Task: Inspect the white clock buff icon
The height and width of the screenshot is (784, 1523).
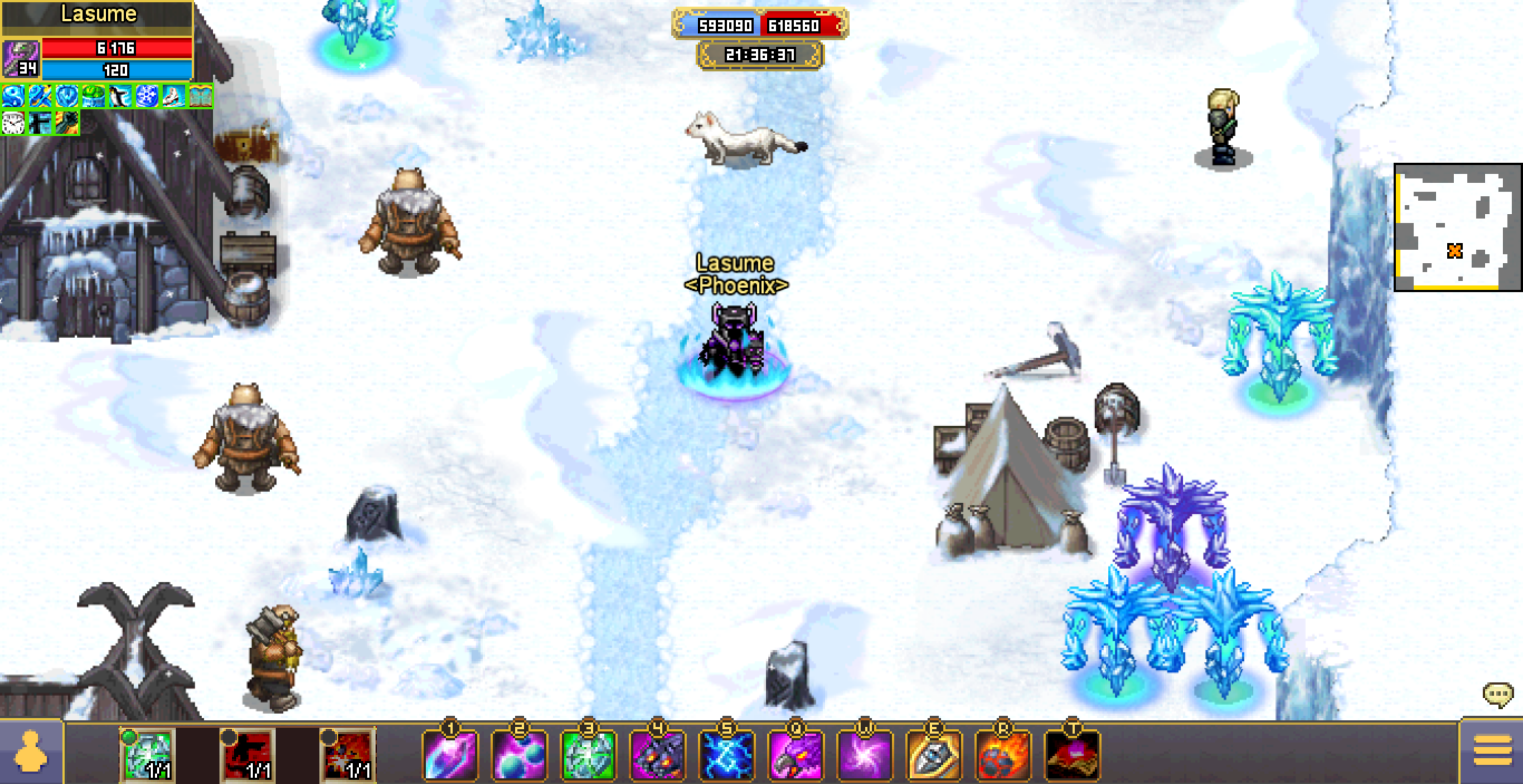Action: (13, 123)
